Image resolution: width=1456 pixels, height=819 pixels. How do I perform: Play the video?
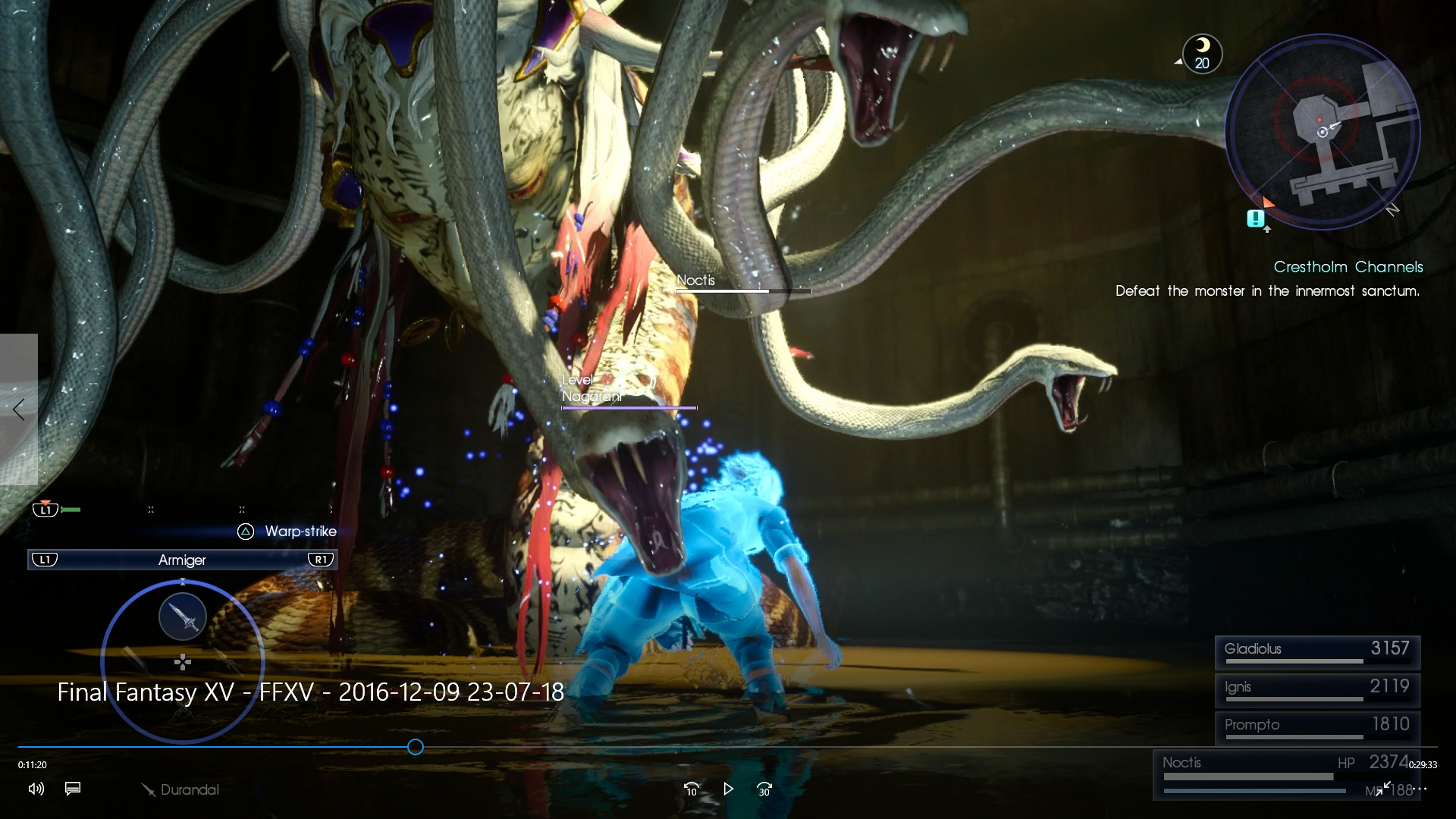pyautogui.click(x=728, y=789)
